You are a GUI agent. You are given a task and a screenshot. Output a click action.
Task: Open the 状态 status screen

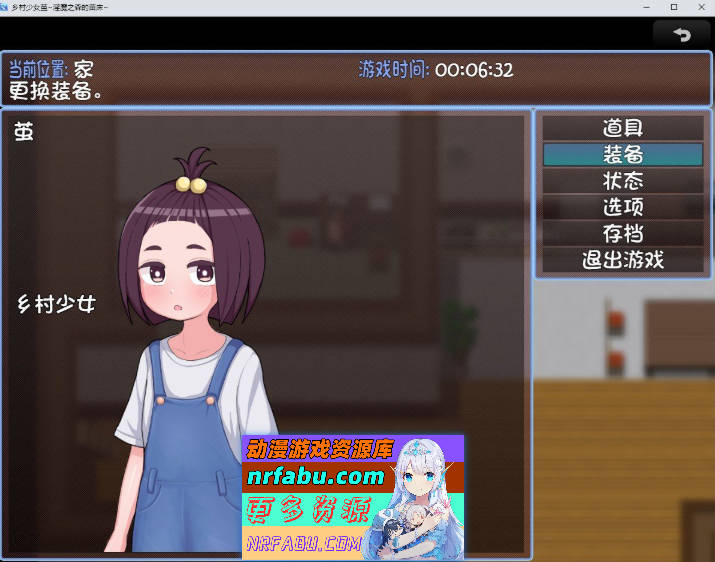click(x=623, y=181)
